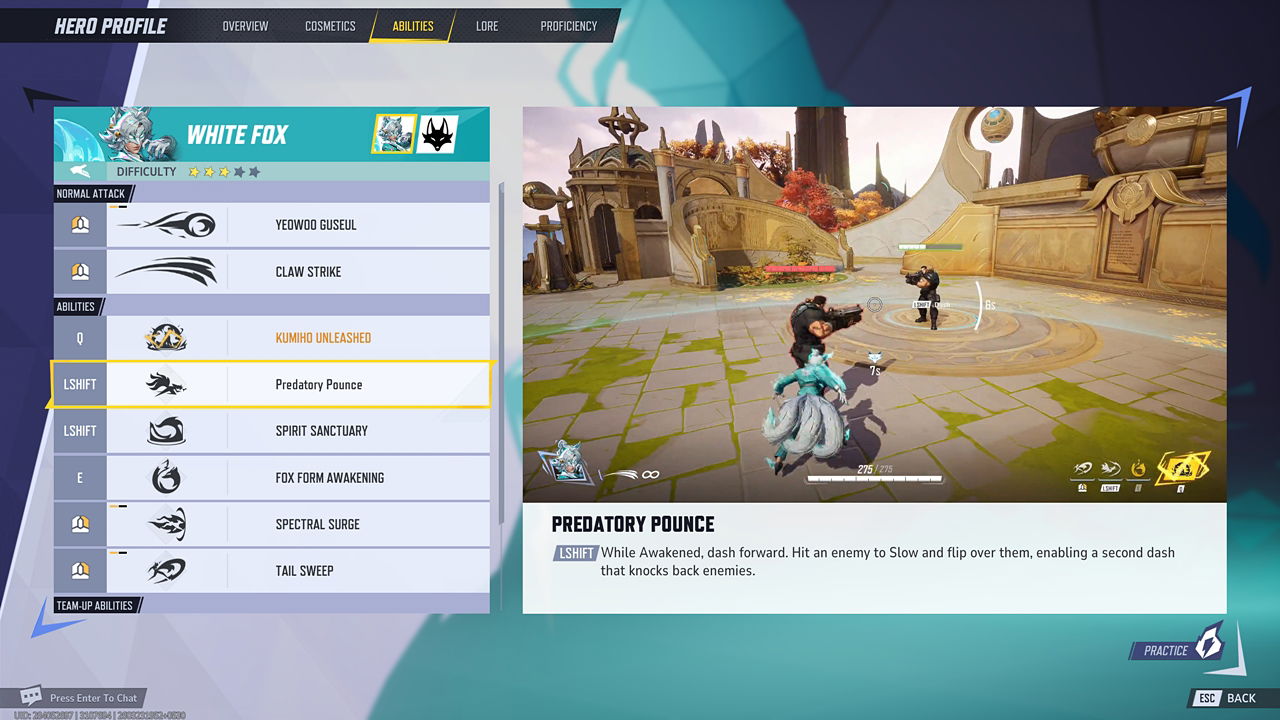The image size is (1280, 720).
Task: Select the Abilities tab
Action: coord(413,26)
